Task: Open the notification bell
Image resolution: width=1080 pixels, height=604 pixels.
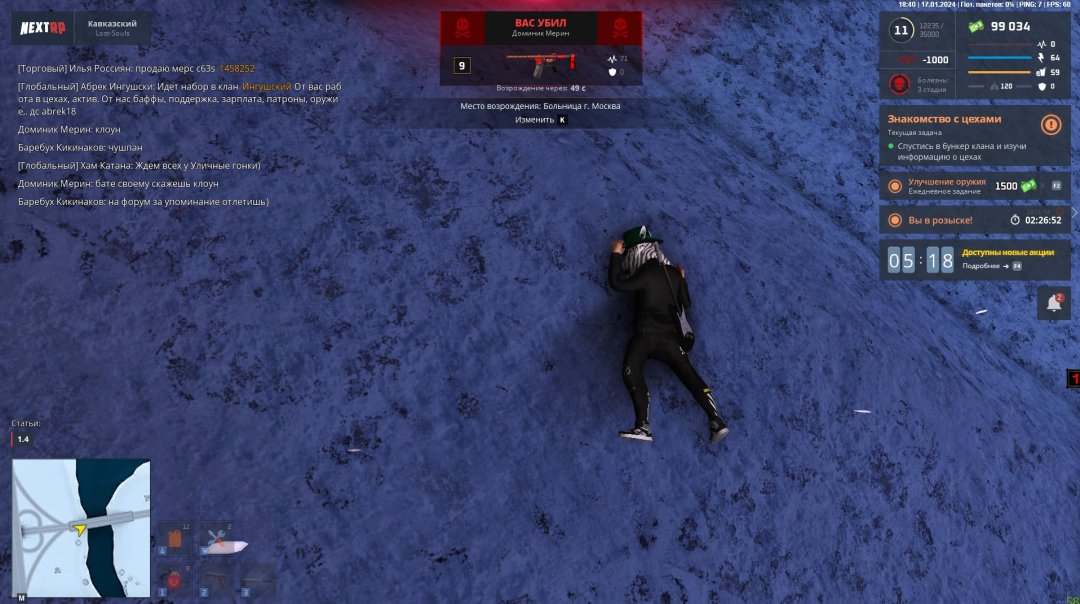Action: [x=1054, y=303]
